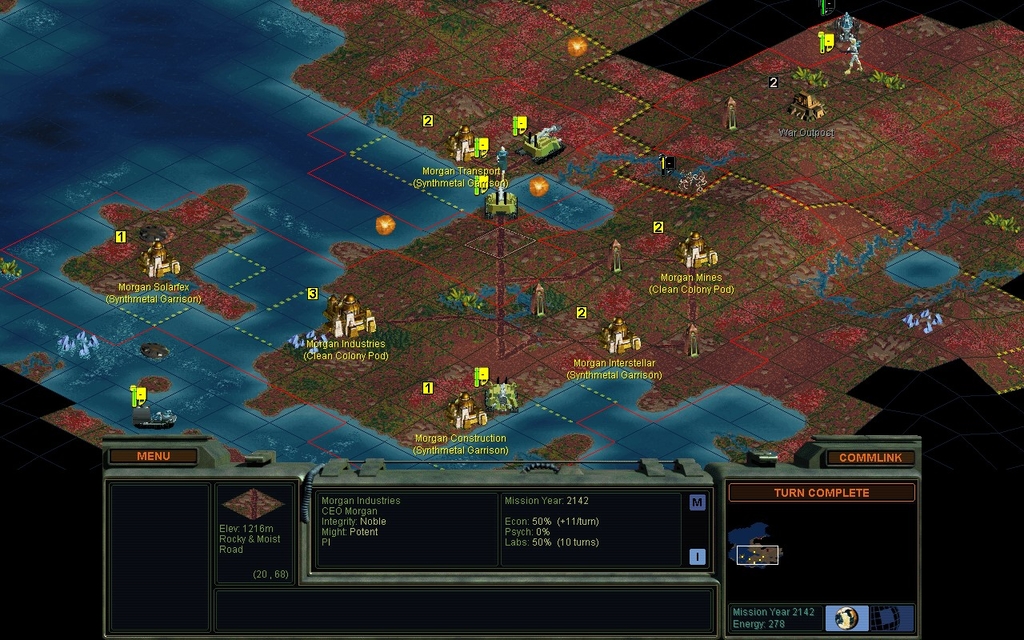Select the Morgan Industries base
Screen dimensions: 1024x640
(347, 320)
